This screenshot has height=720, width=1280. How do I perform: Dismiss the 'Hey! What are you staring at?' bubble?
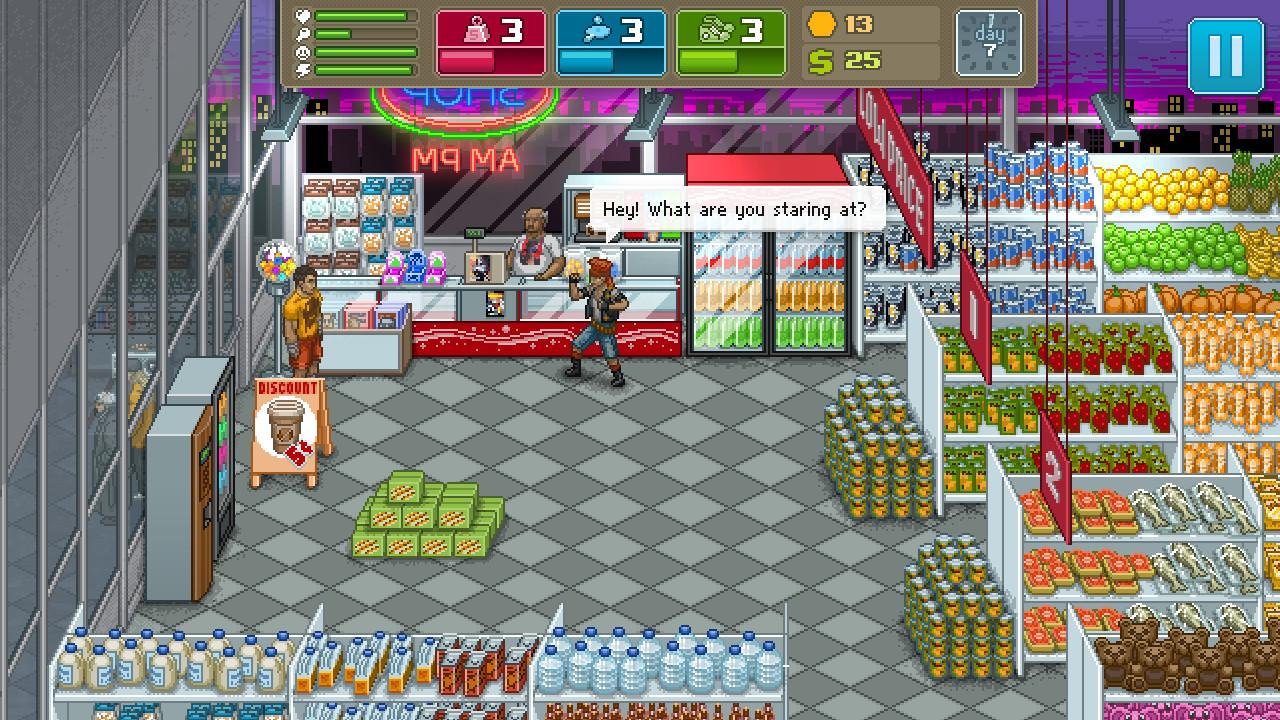coord(737,209)
